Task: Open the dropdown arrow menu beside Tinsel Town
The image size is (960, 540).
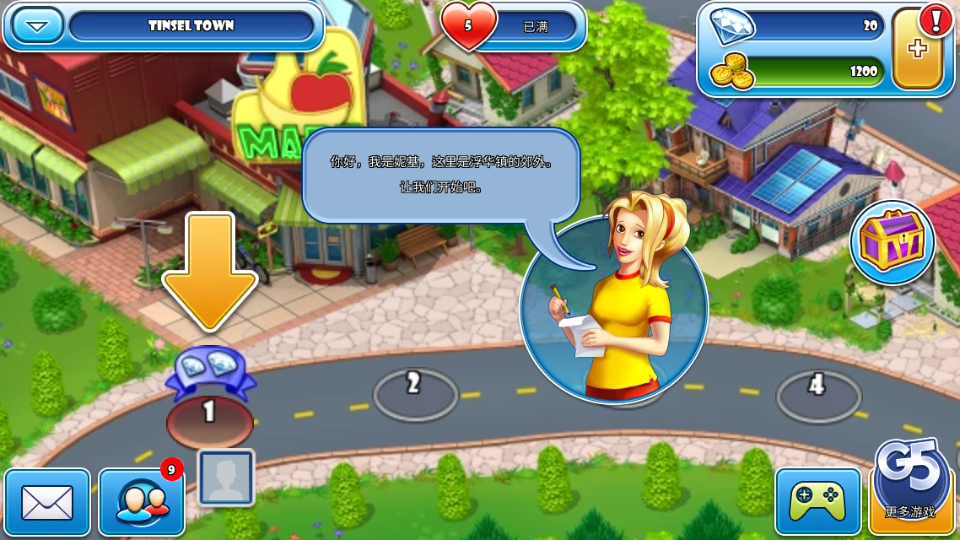Action: tap(38, 25)
